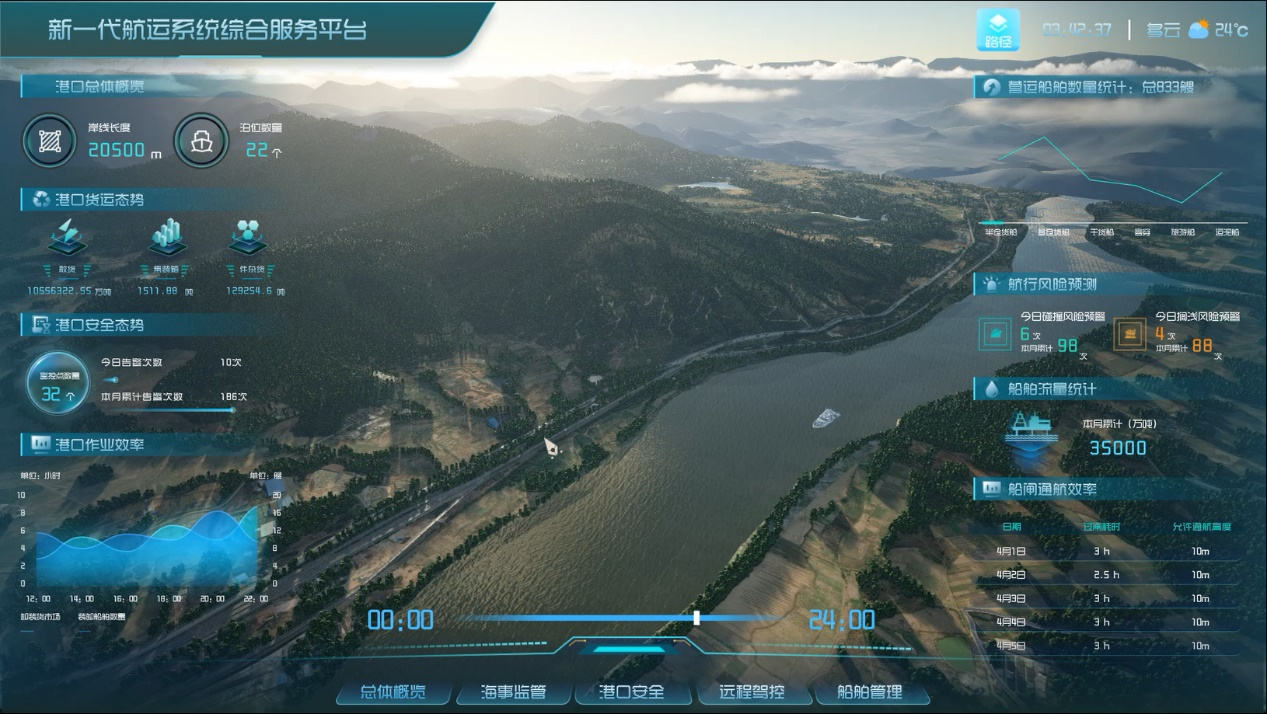Choose the 旅游船 ship category
Viewport: 1267px width, 714px height.
(x=1183, y=232)
